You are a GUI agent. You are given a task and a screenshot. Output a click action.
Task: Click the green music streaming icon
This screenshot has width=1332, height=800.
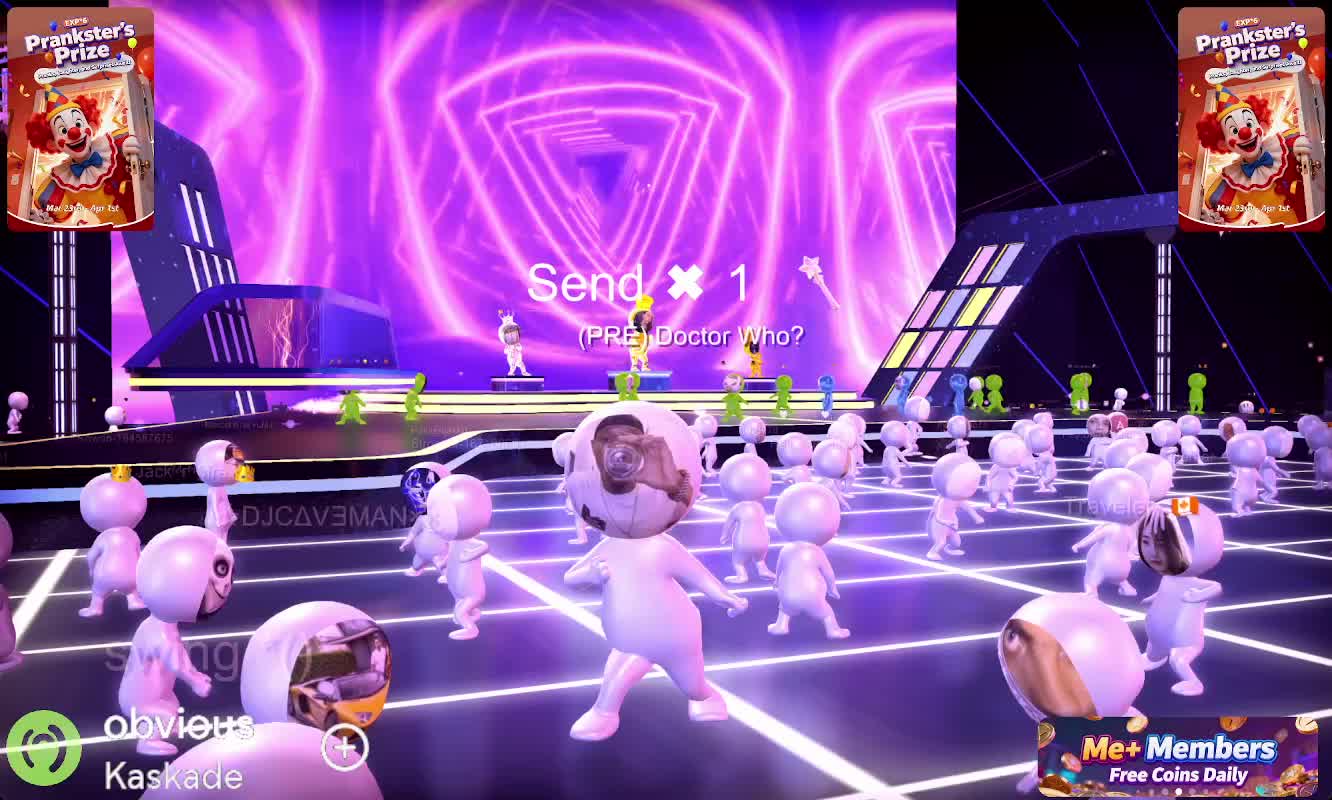[x=44, y=748]
